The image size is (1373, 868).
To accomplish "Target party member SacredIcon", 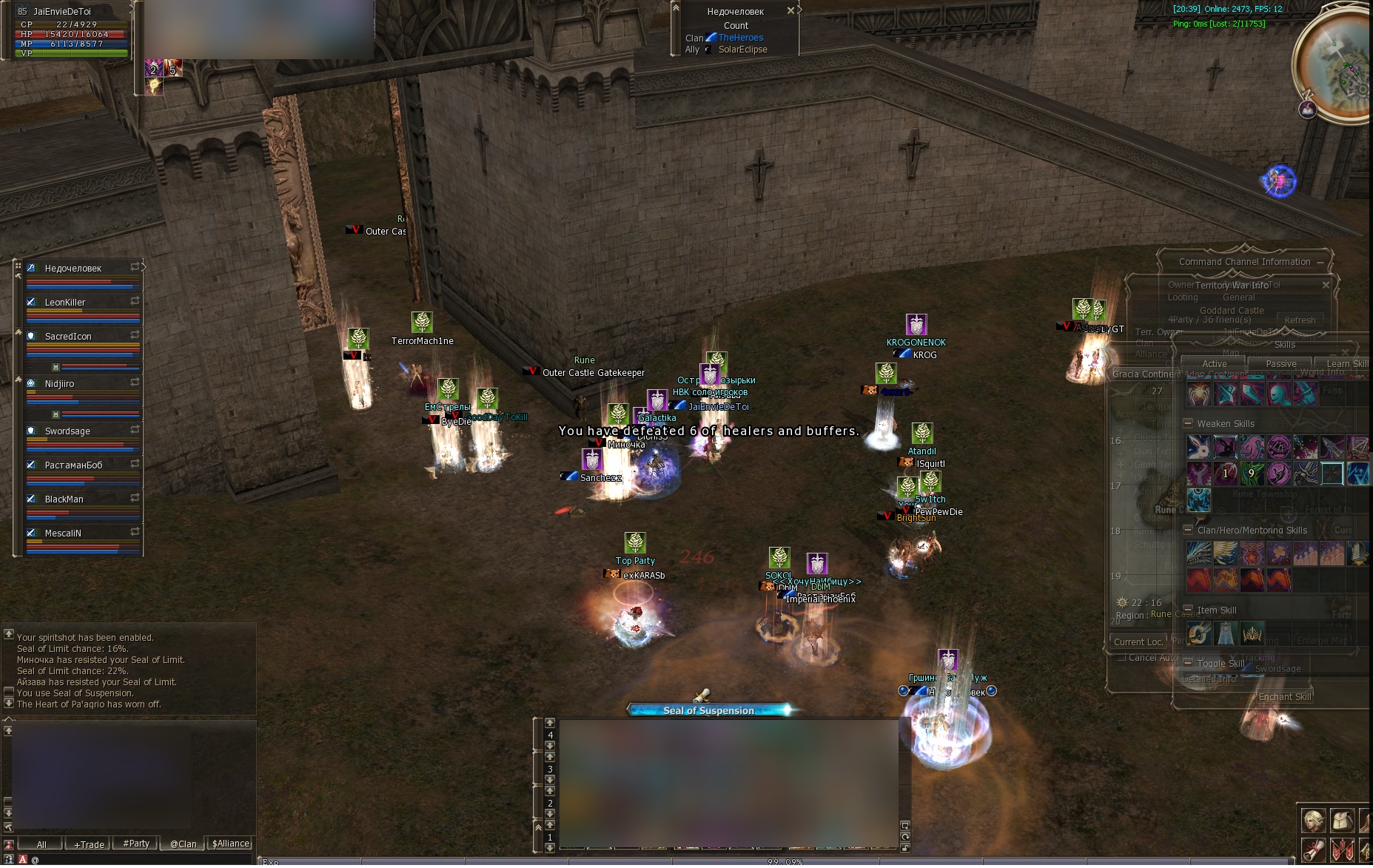I will [68, 337].
